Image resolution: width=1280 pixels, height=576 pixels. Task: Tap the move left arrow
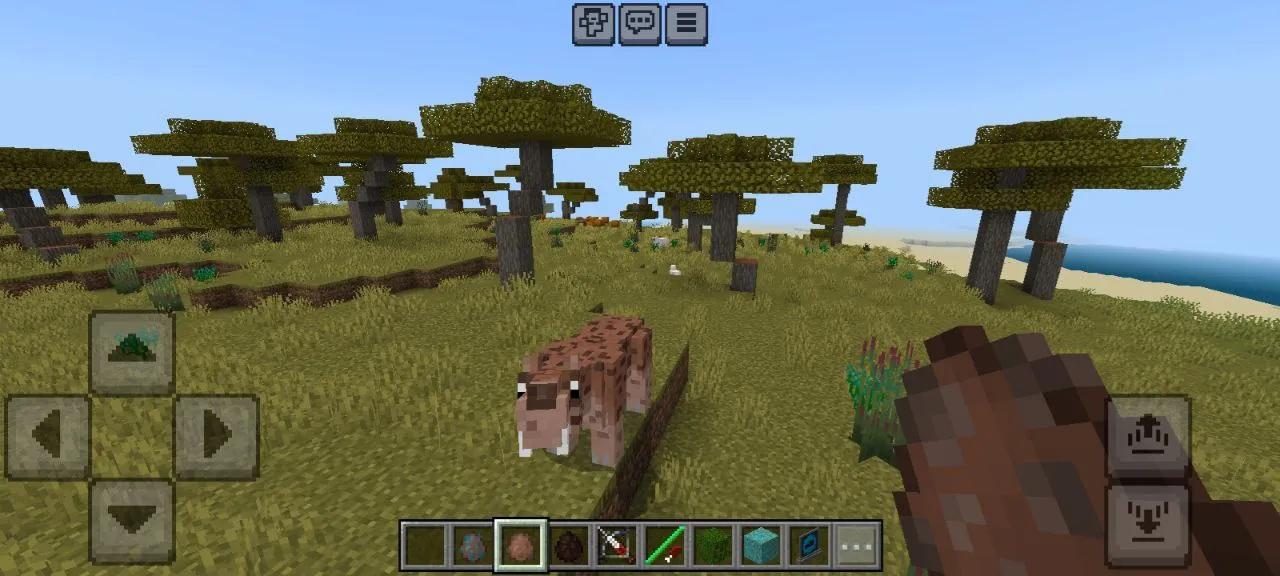pyautogui.click(x=48, y=436)
